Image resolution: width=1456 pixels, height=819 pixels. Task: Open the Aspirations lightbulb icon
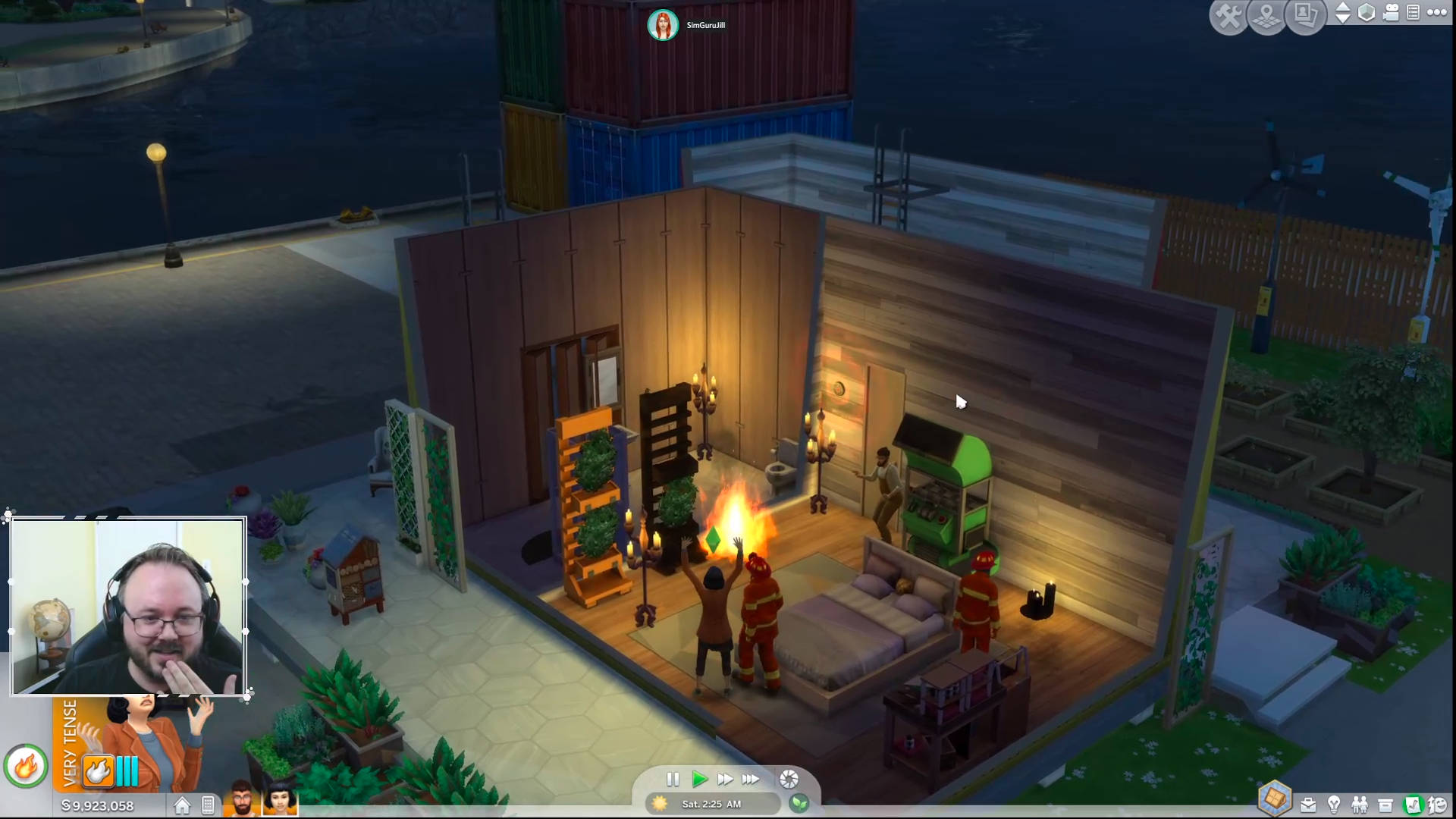click(1333, 805)
